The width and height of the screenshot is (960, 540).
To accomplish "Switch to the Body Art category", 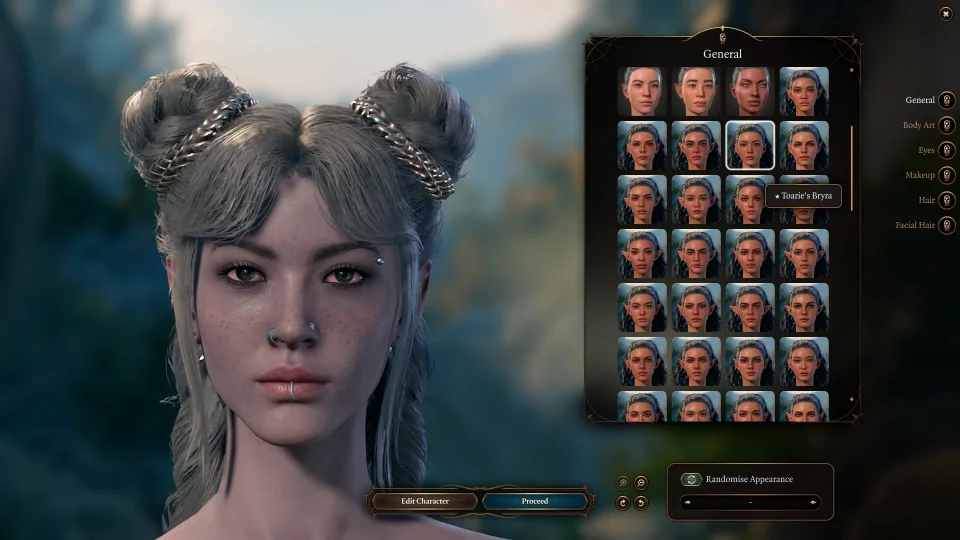I will click(x=946, y=125).
